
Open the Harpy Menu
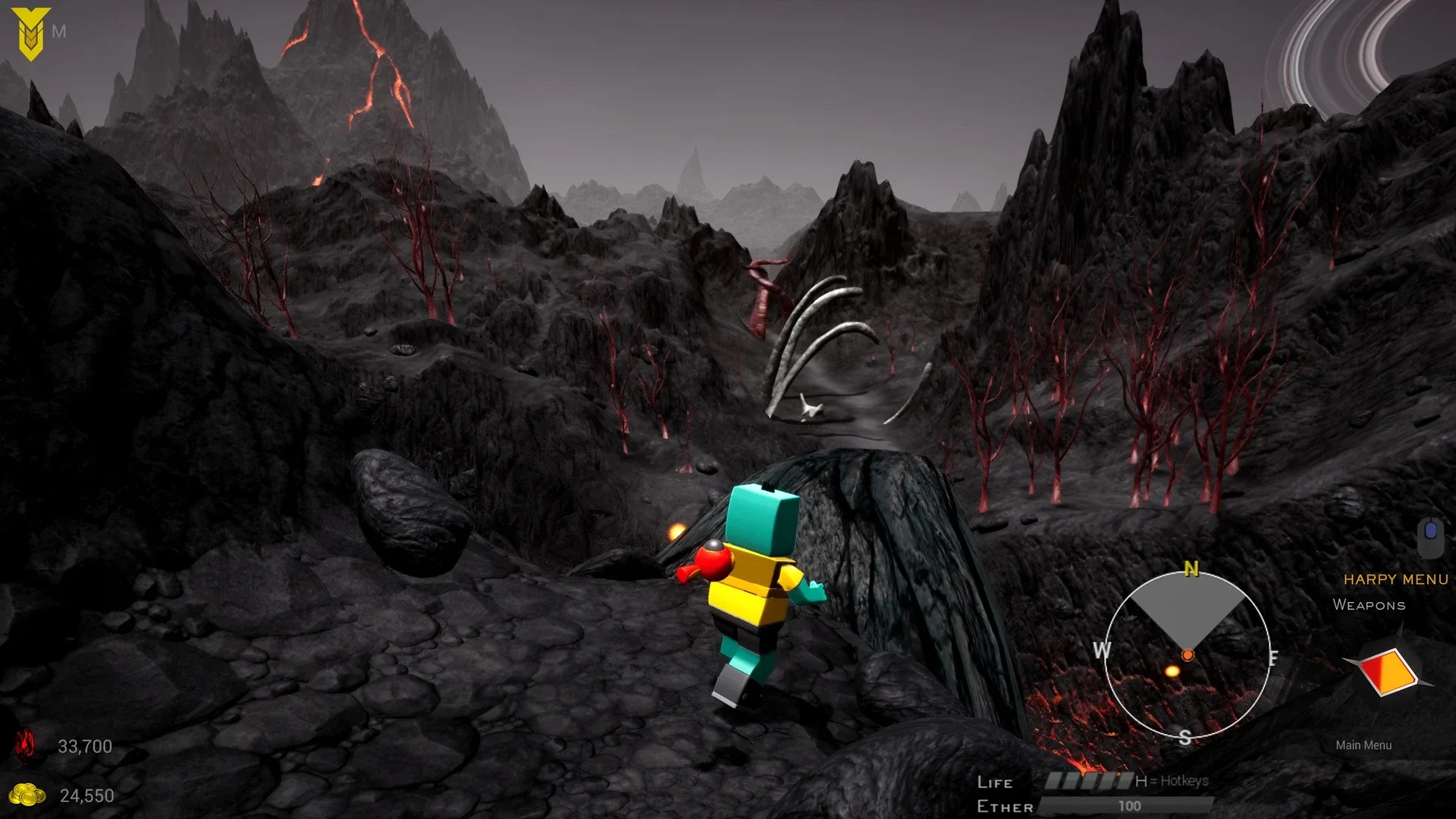(1395, 580)
